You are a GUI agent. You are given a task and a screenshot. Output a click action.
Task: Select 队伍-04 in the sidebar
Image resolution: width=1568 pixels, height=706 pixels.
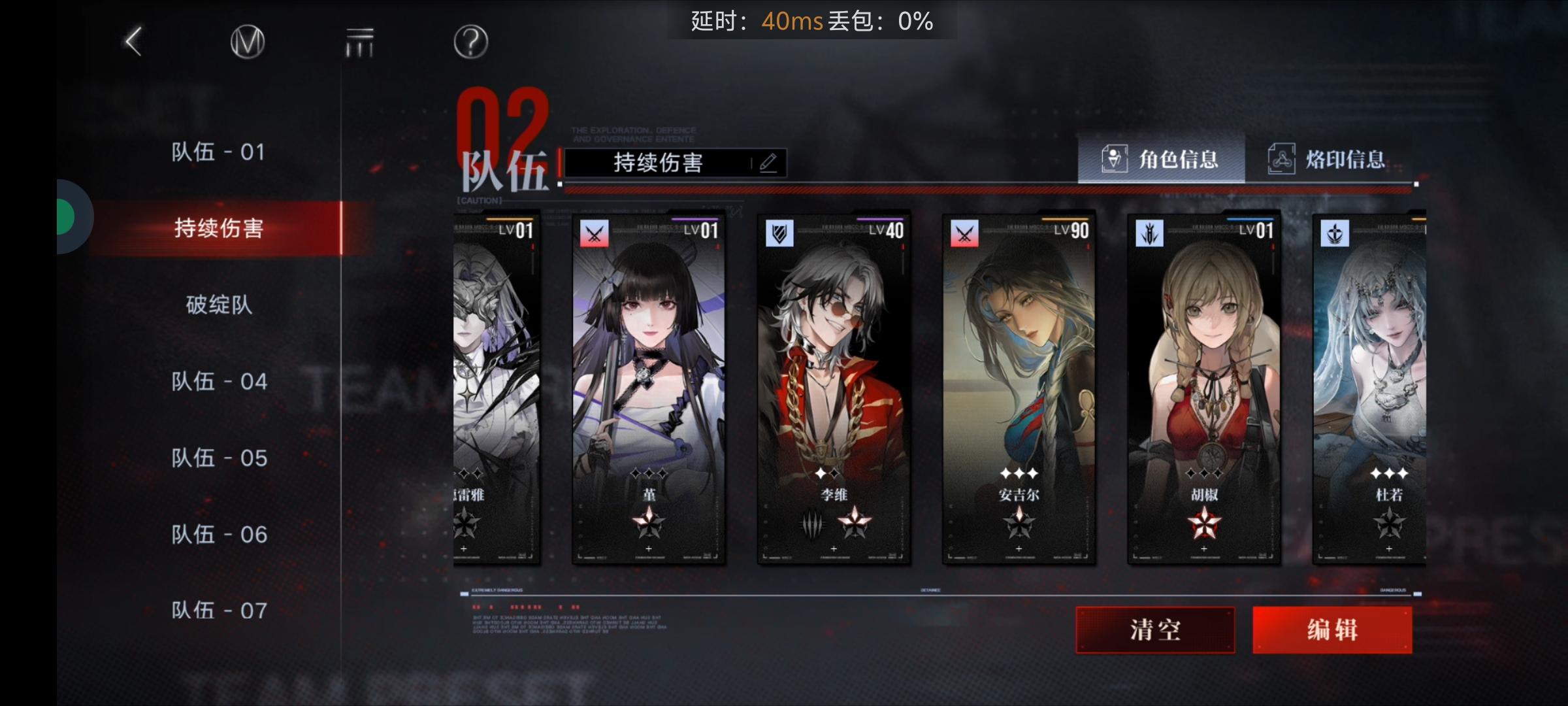pos(219,381)
